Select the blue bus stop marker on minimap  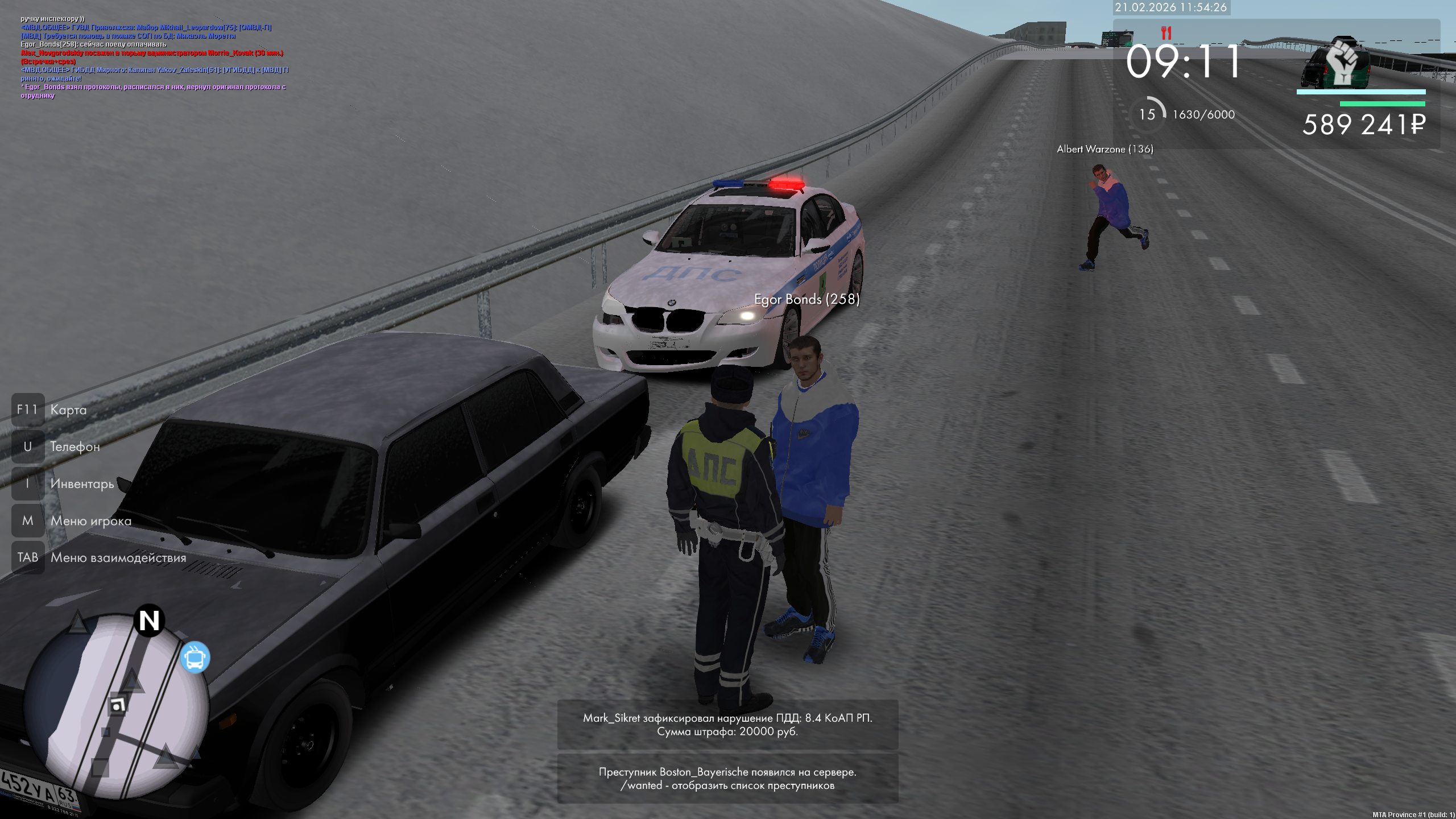195,658
